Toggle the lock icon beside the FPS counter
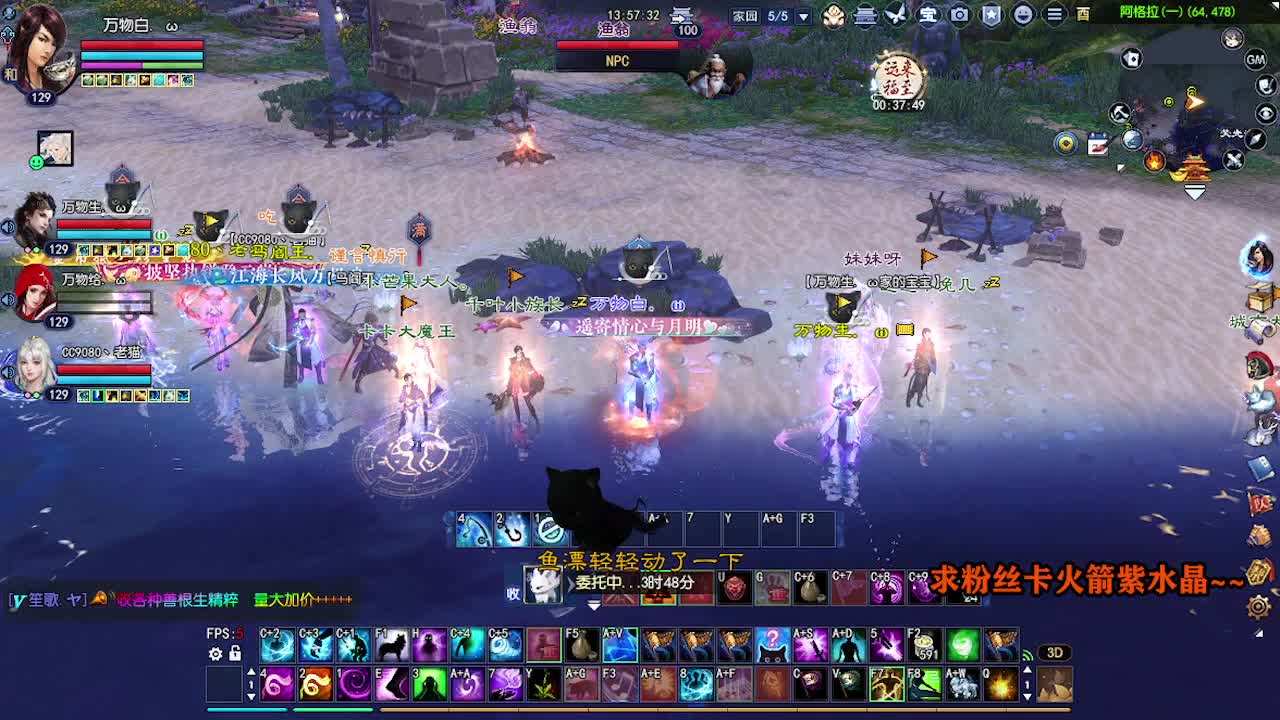The height and width of the screenshot is (720, 1280). click(x=235, y=653)
